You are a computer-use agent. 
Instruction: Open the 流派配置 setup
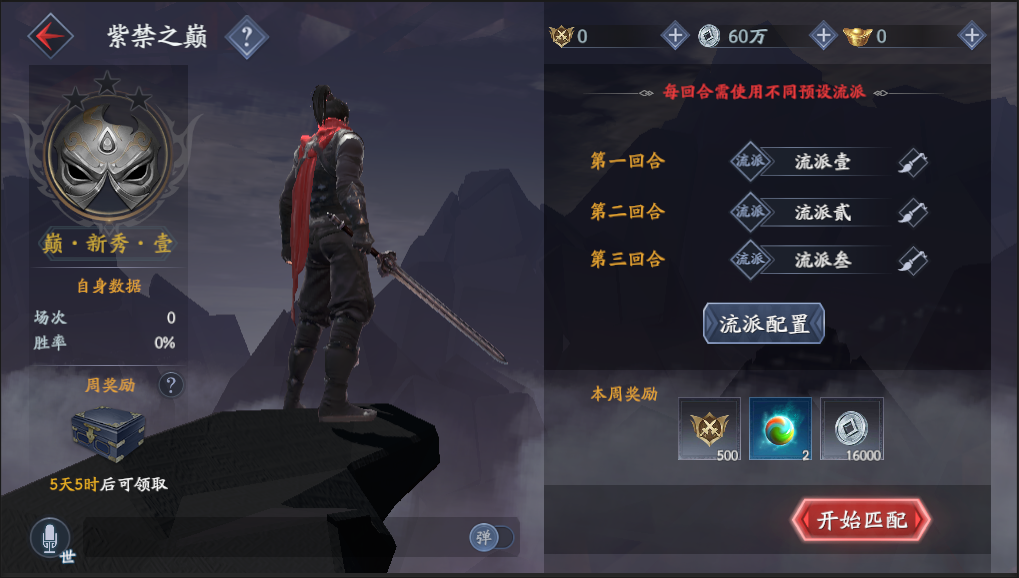coord(764,324)
